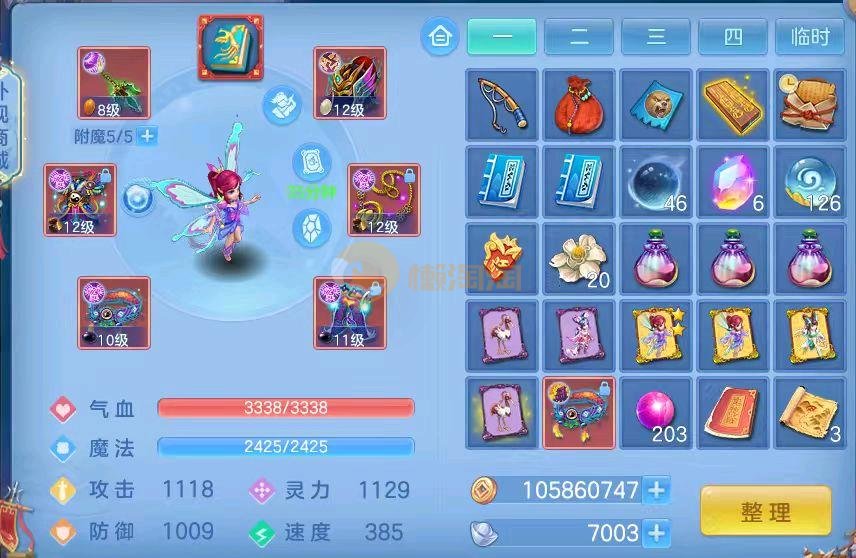The height and width of the screenshot is (558, 856).
Task: Open inventory tab 三
Action: (x=656, y=37)
